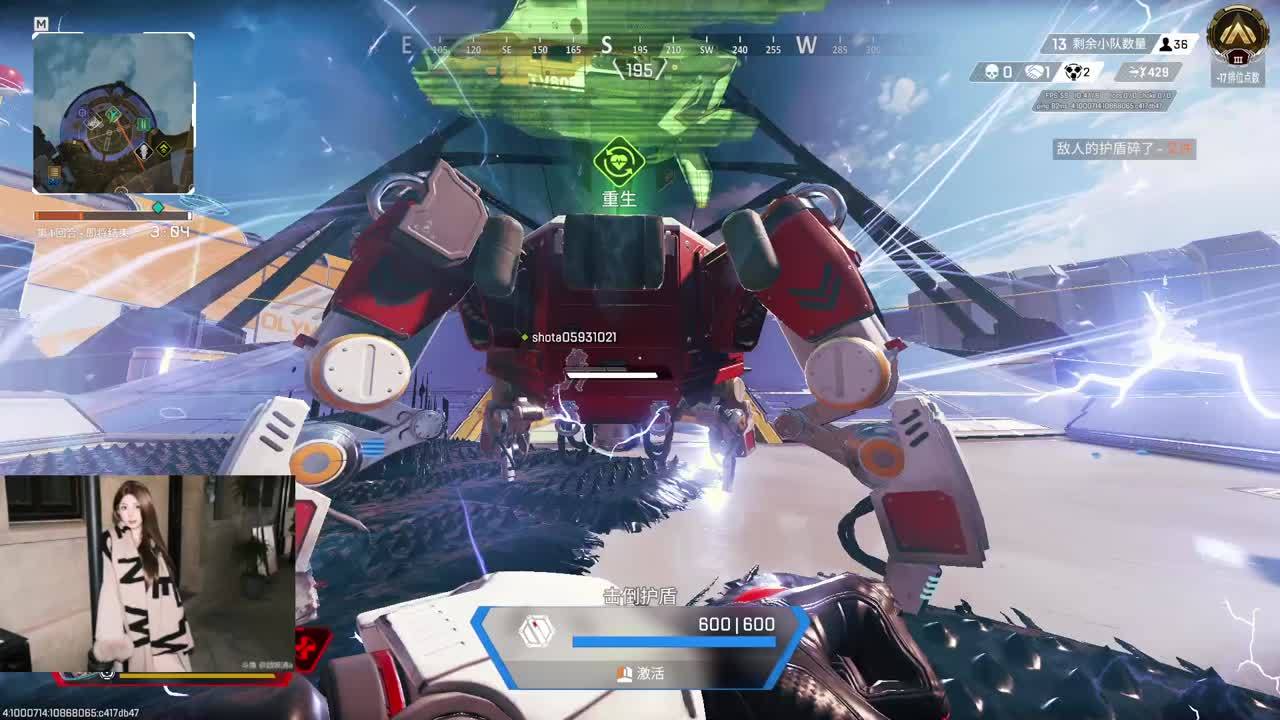Click the 击倒护盾 knockdown shield icon
This screenshot has height=720, width=1280.
point(536,631)
